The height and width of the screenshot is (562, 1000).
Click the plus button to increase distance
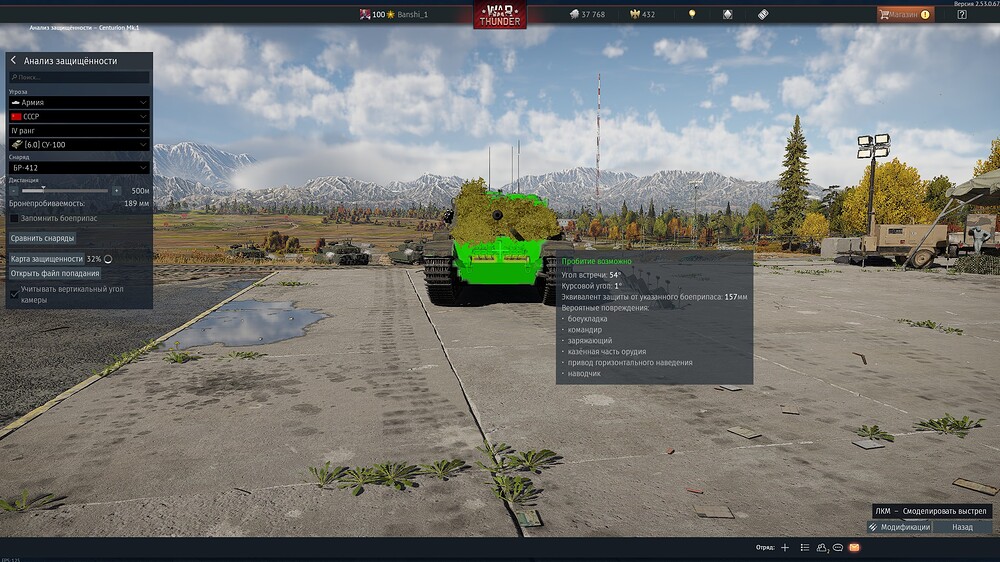(x=117, y=190)
